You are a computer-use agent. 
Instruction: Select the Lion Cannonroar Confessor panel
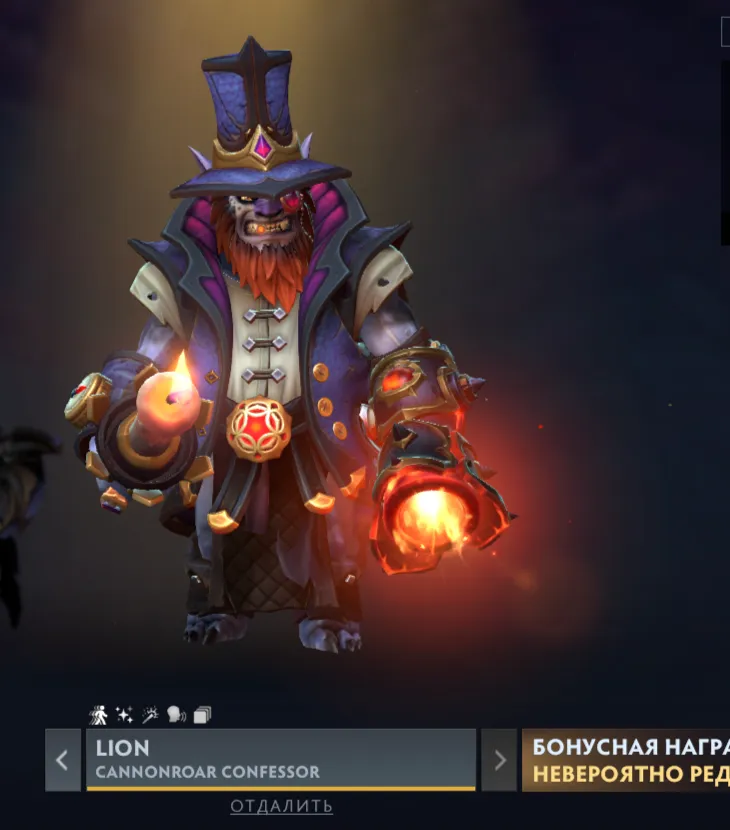[280, 759]
